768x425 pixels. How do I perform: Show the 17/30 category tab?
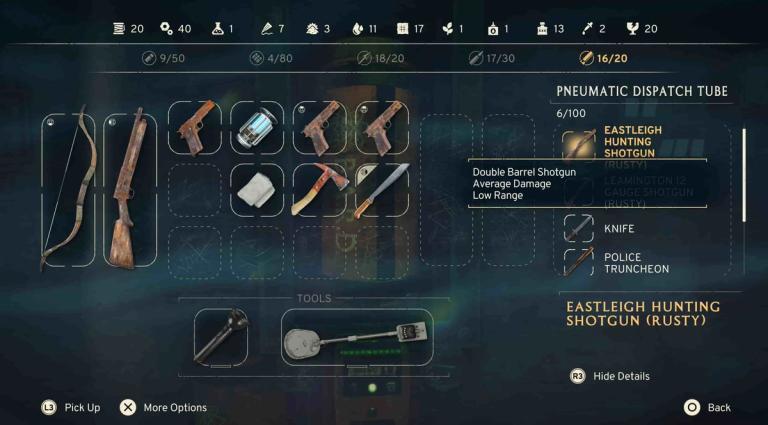tap(490, 58)
